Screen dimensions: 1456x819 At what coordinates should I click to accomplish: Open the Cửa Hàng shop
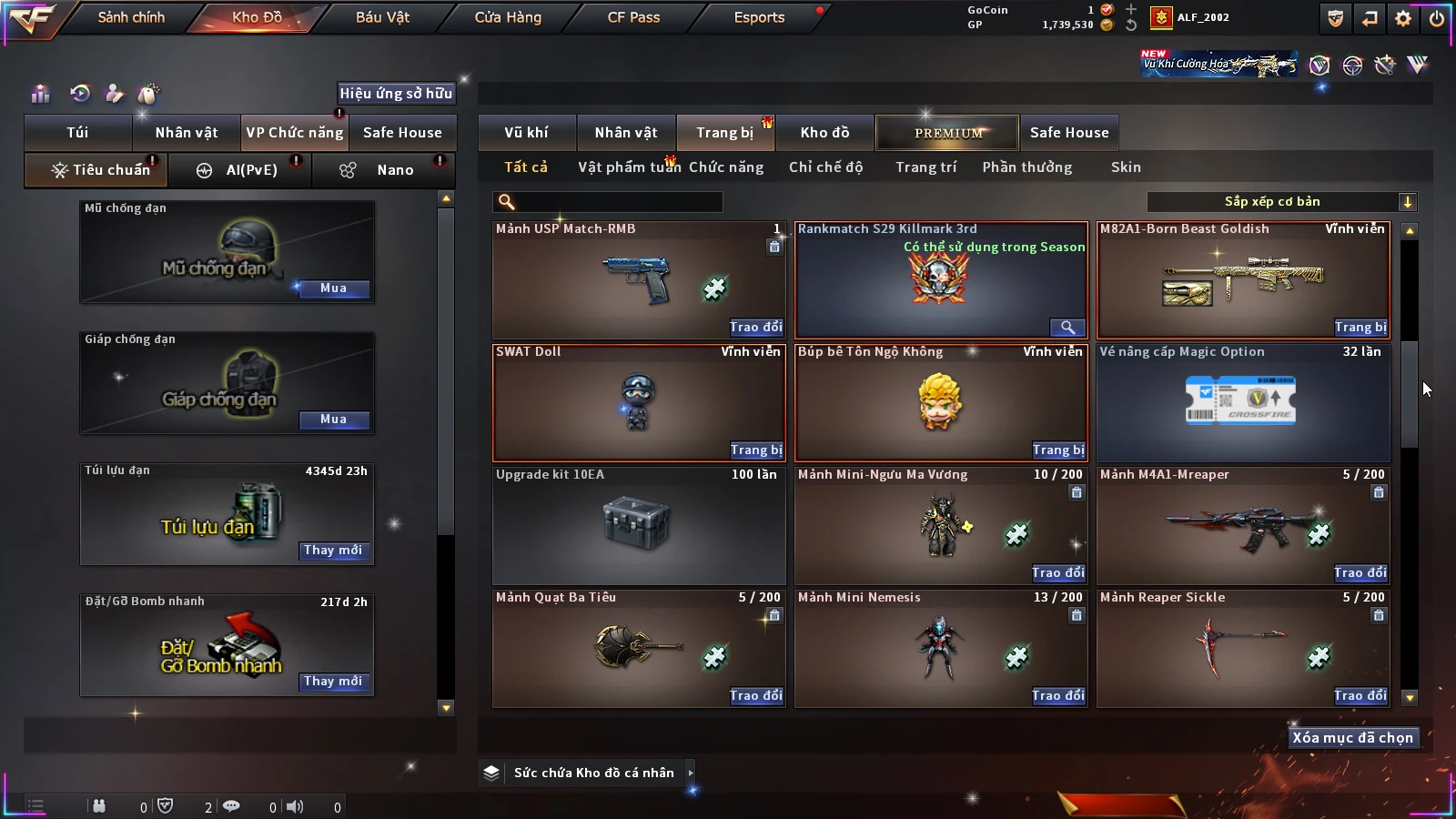(508, 17)
